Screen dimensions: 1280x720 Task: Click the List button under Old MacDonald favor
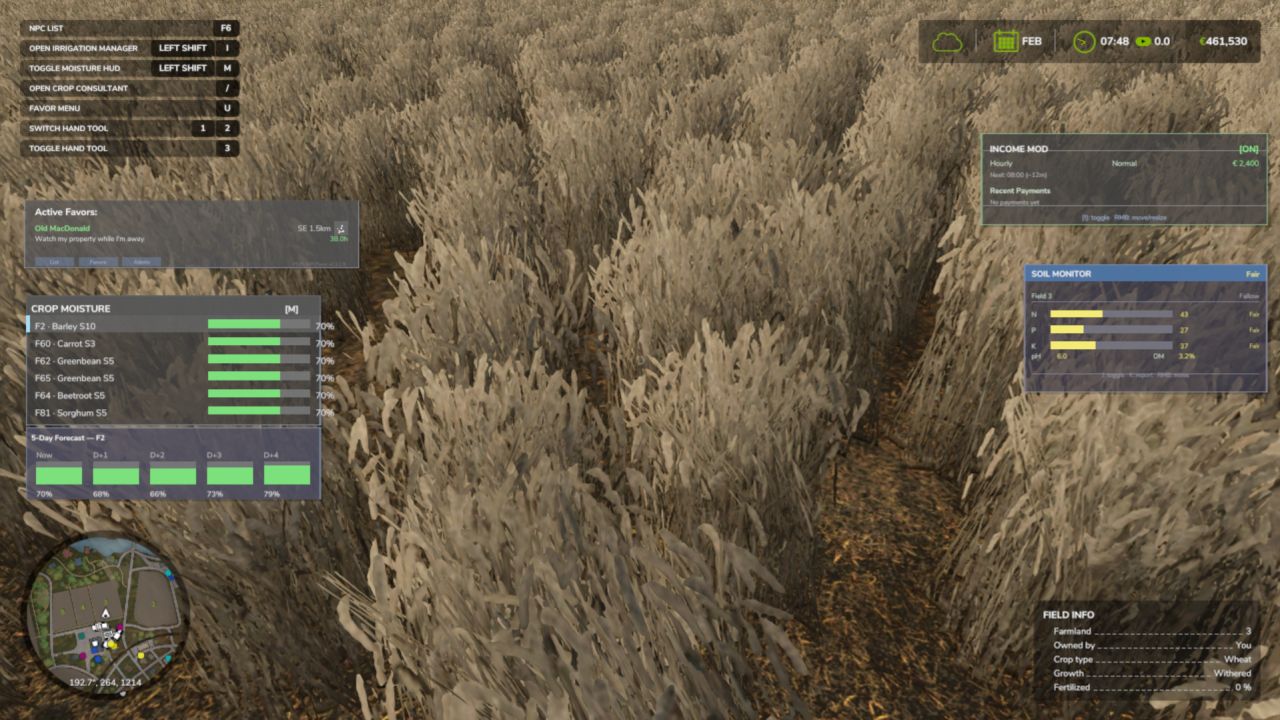tap(54, 262)
